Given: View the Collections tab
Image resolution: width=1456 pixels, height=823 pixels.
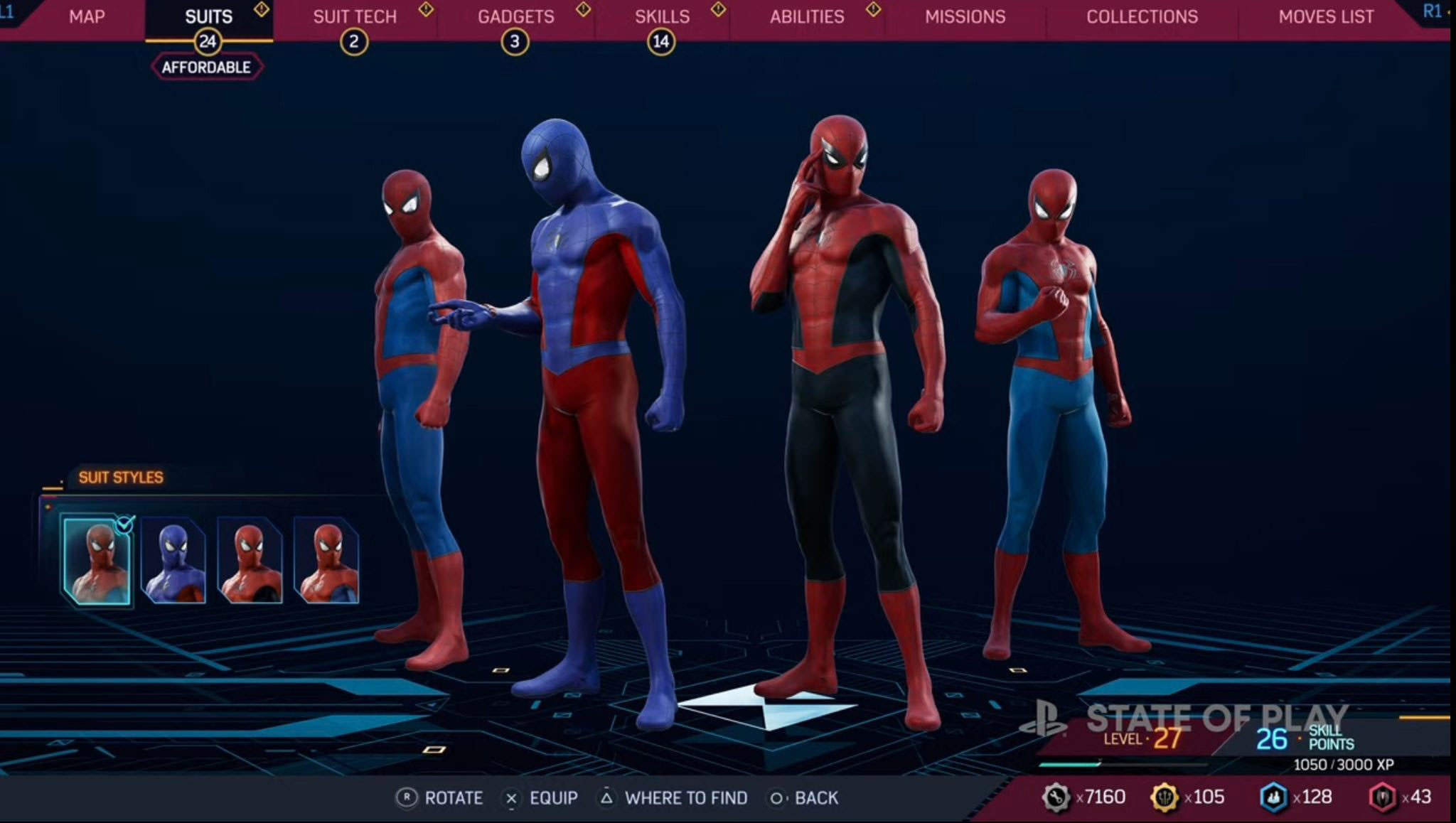Looking at the screenshot, I should pos(1142,17).
